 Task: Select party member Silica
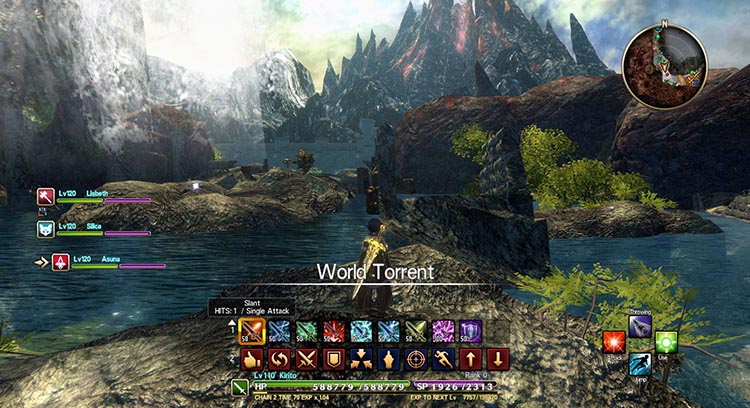click(x=46, y=229)
